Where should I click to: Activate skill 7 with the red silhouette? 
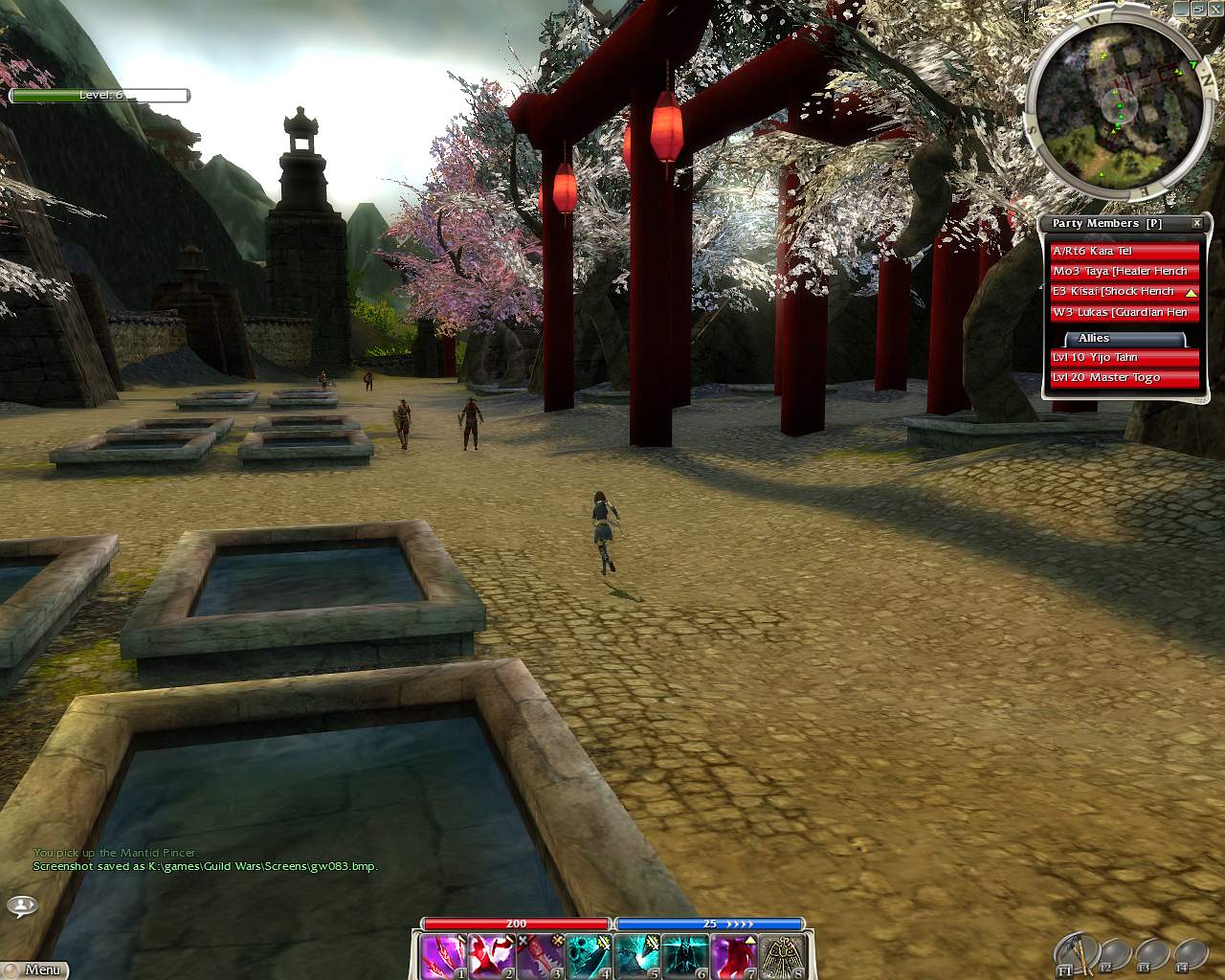[x=734, y=956]
